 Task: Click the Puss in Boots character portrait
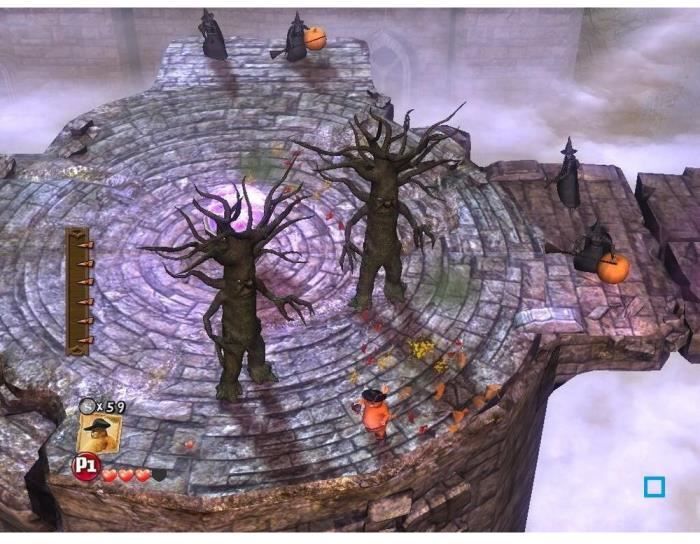(99, 433)
